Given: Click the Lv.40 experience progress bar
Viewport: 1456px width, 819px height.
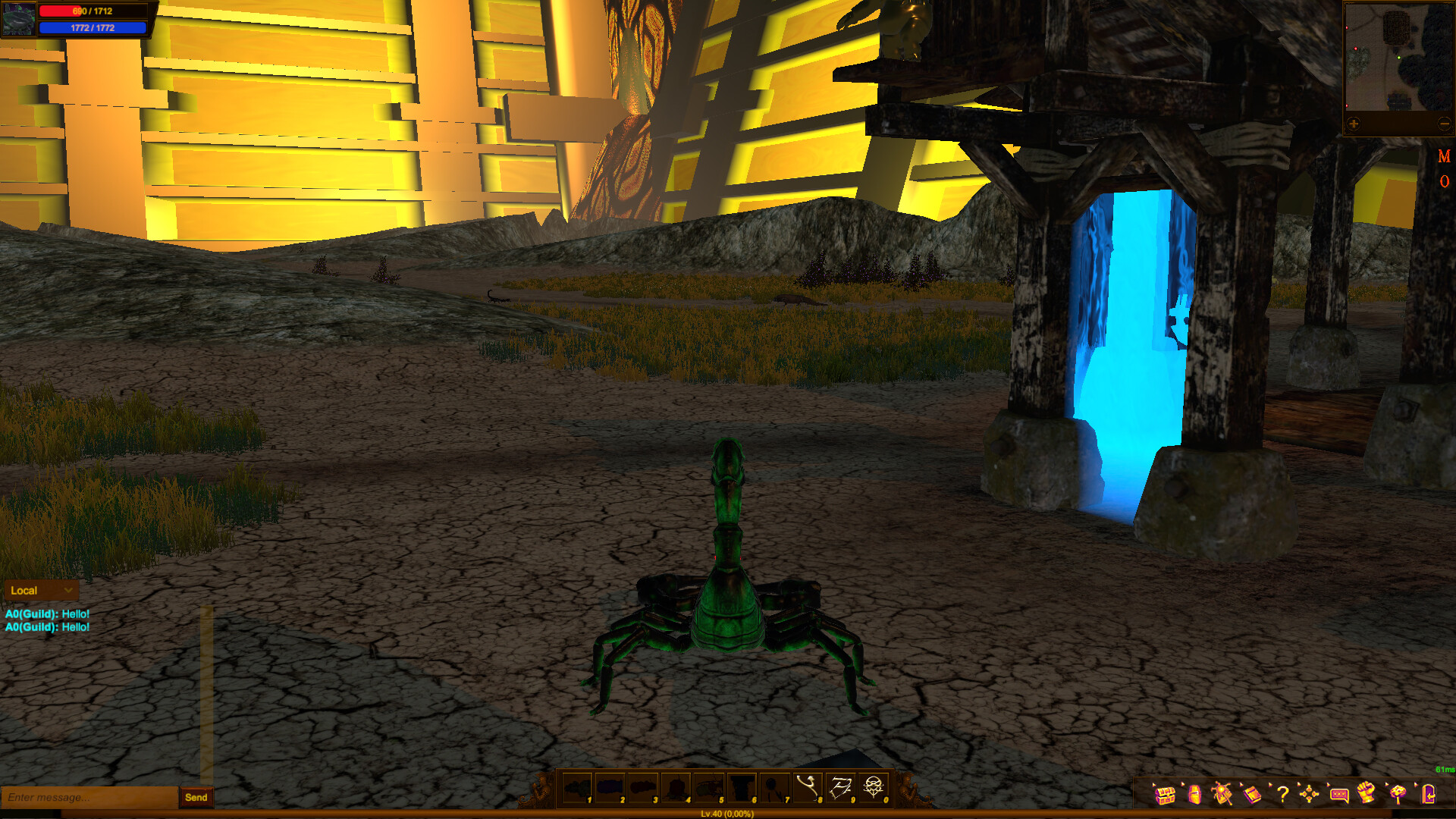Looking at the screenshot, I should [728, 814].
